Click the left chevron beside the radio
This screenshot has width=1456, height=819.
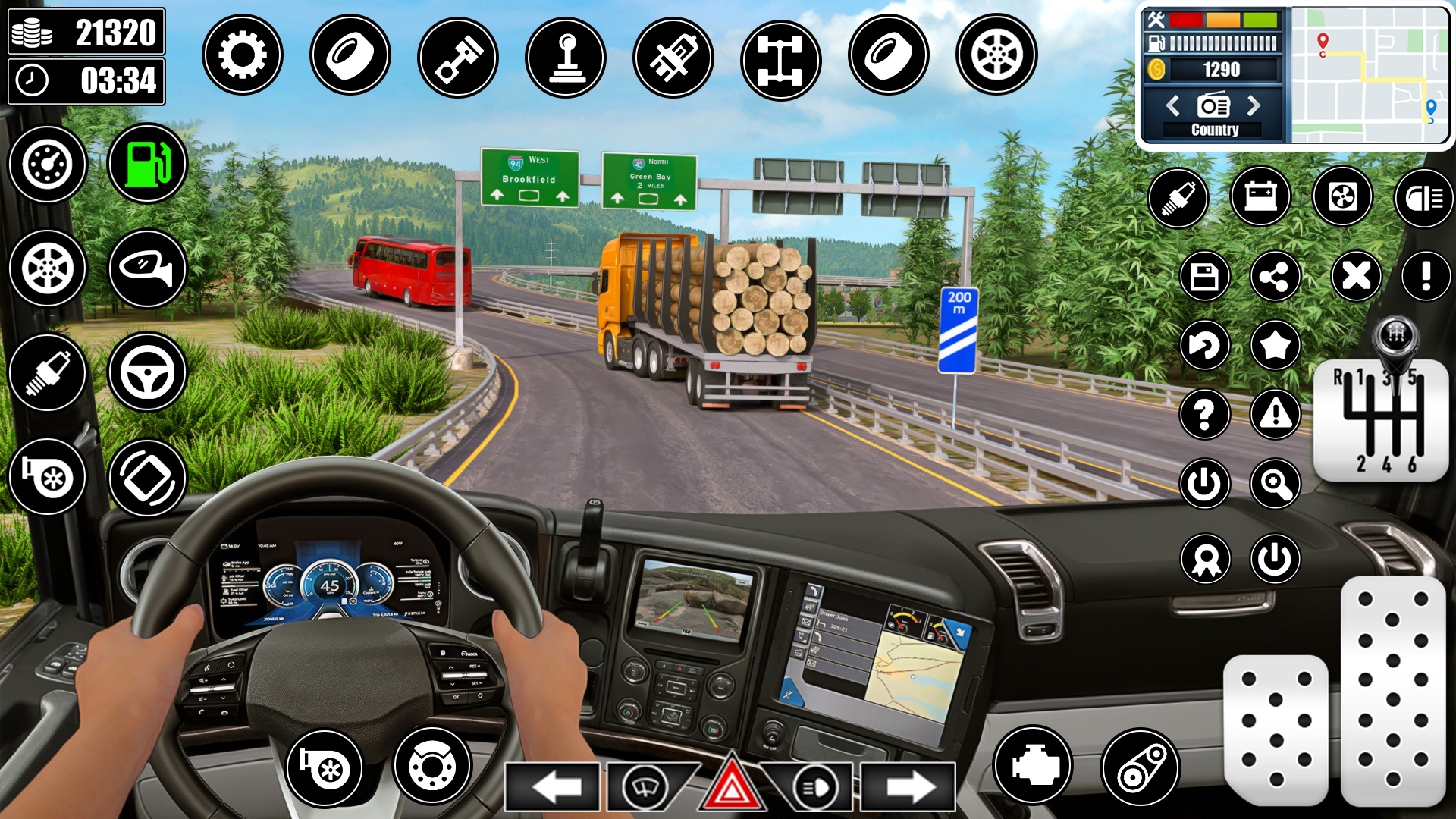(1172, 107)
